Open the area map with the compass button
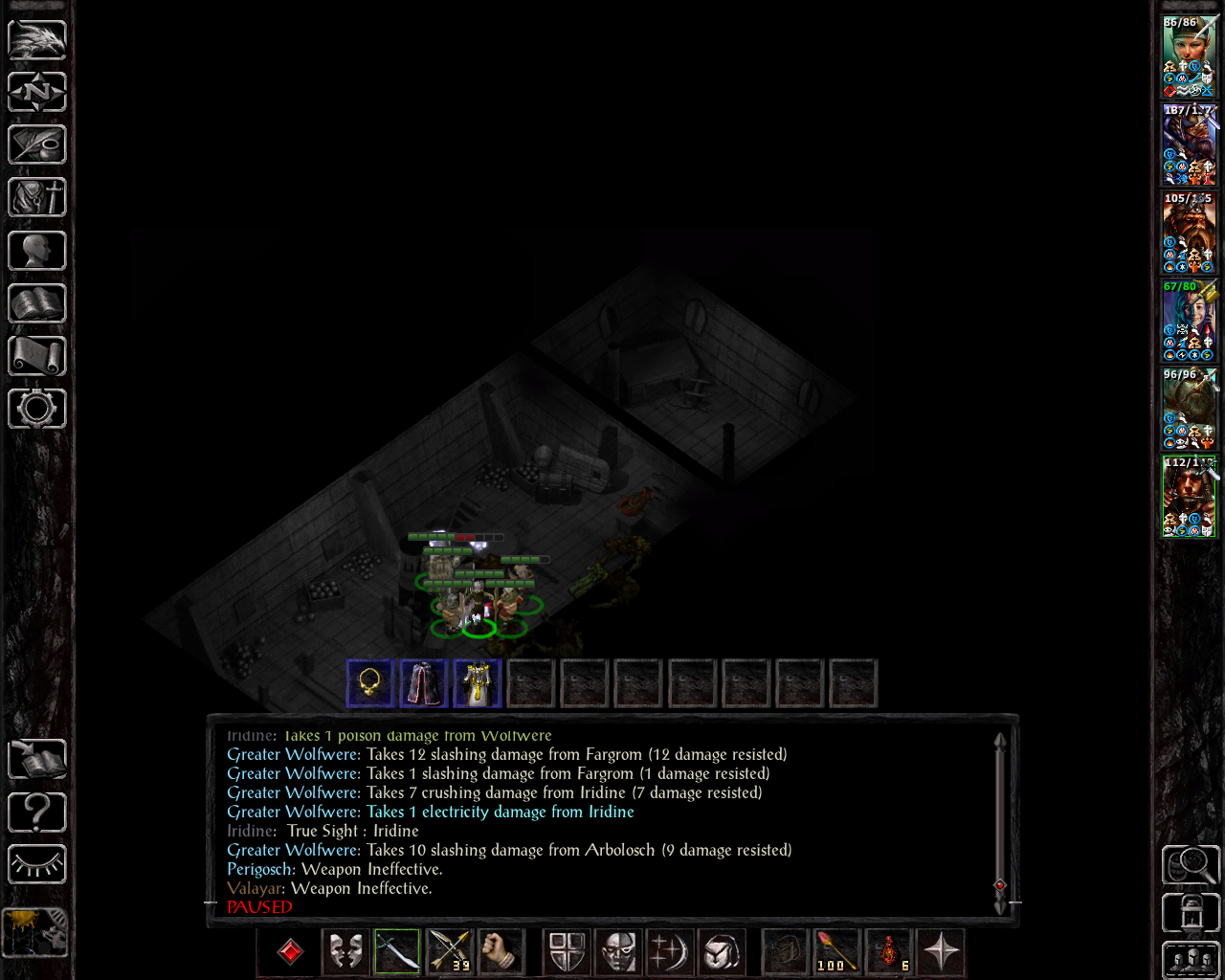This screenshot has height=980, width=1225. [37, 92]
